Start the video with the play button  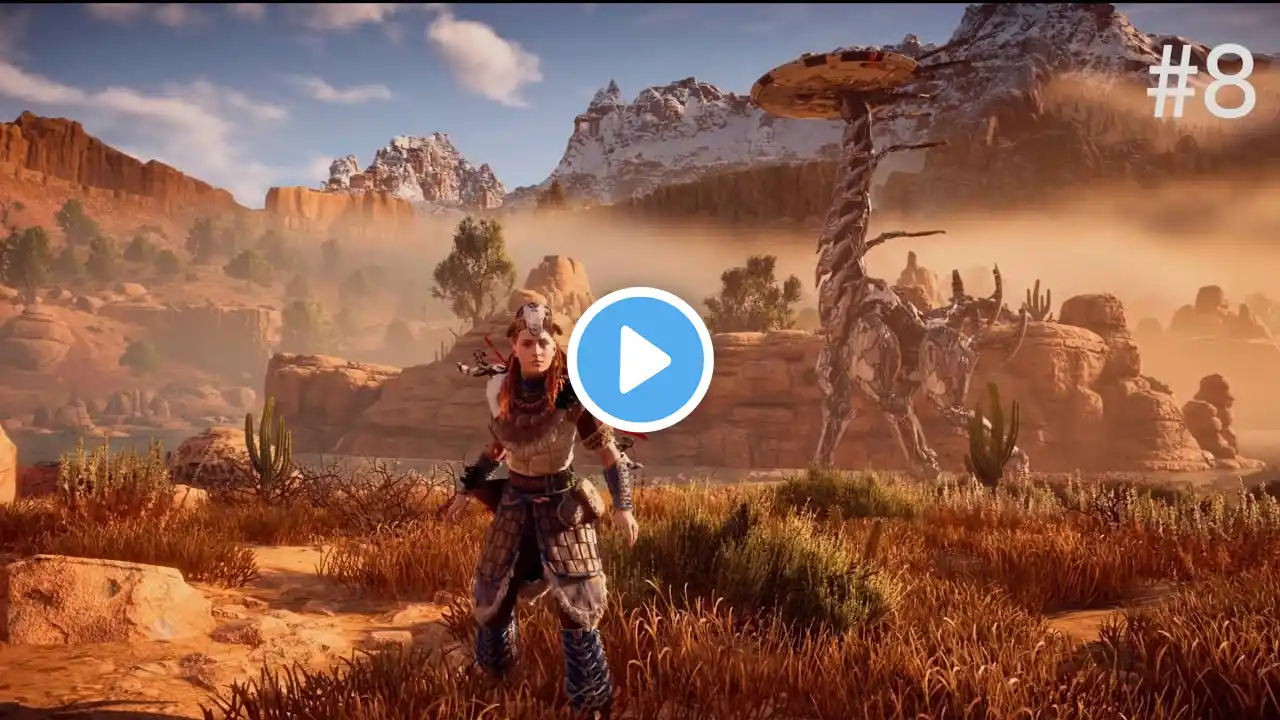coord(640,360)
